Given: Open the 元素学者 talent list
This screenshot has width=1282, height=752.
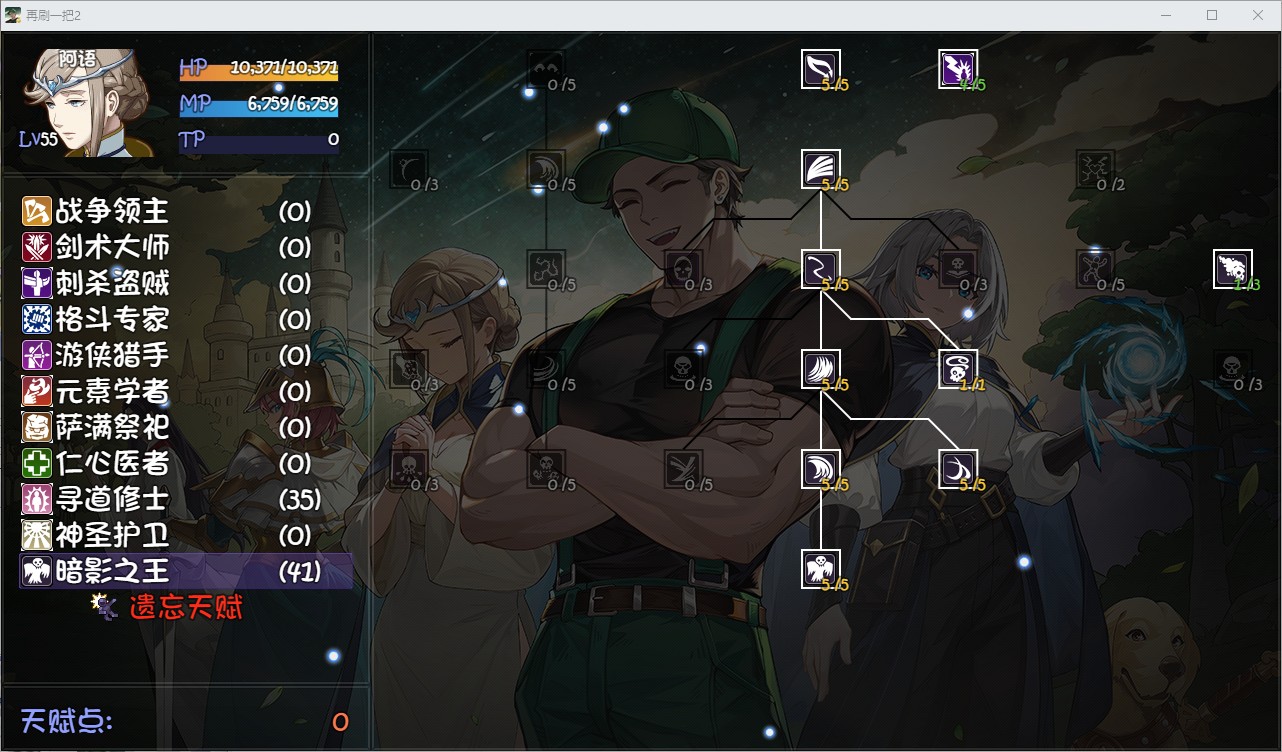Looking at the screenshot, I should [x=96, y=391].
